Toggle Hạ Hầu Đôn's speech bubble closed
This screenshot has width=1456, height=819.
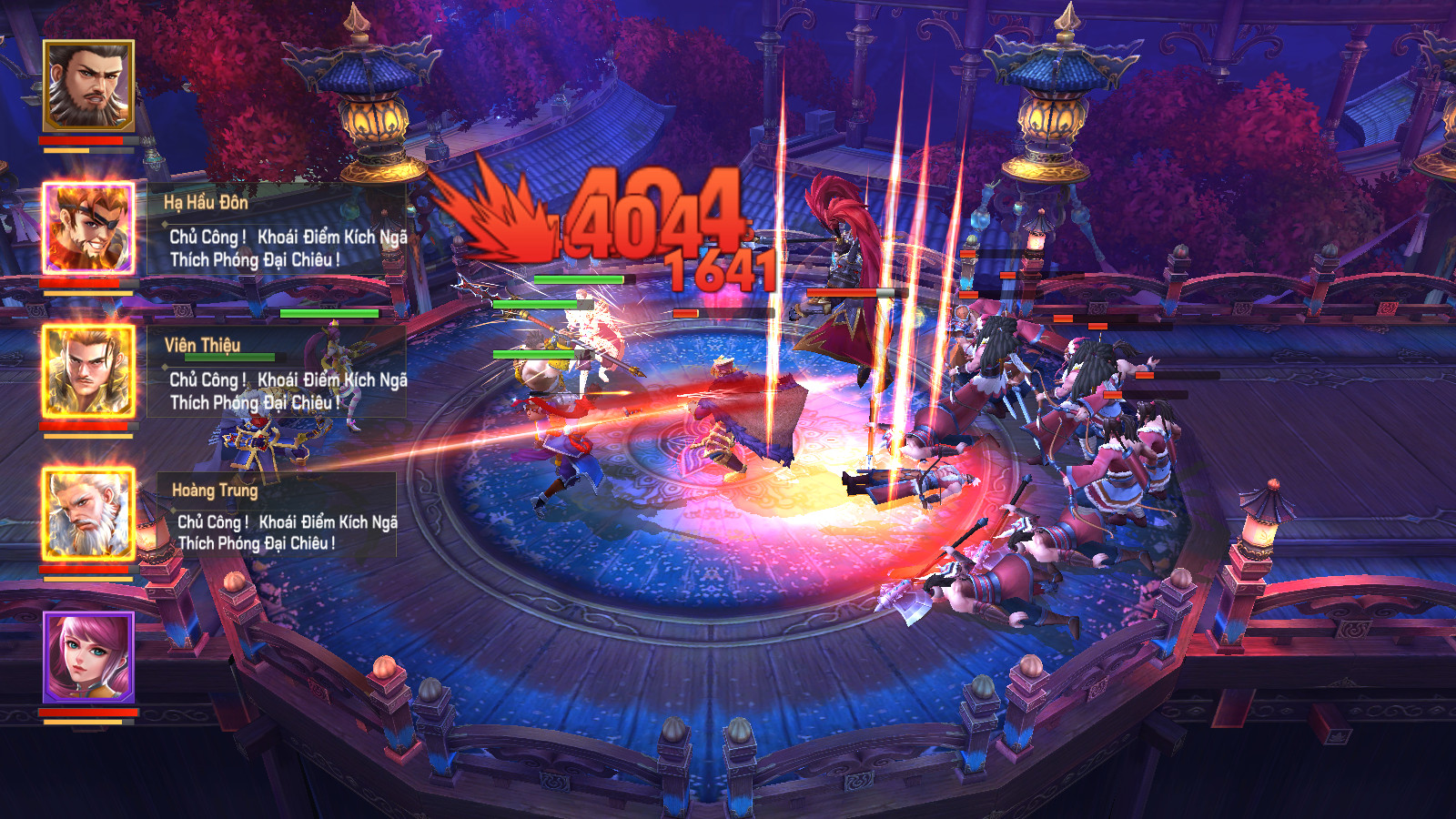click(x=273, y=246)
